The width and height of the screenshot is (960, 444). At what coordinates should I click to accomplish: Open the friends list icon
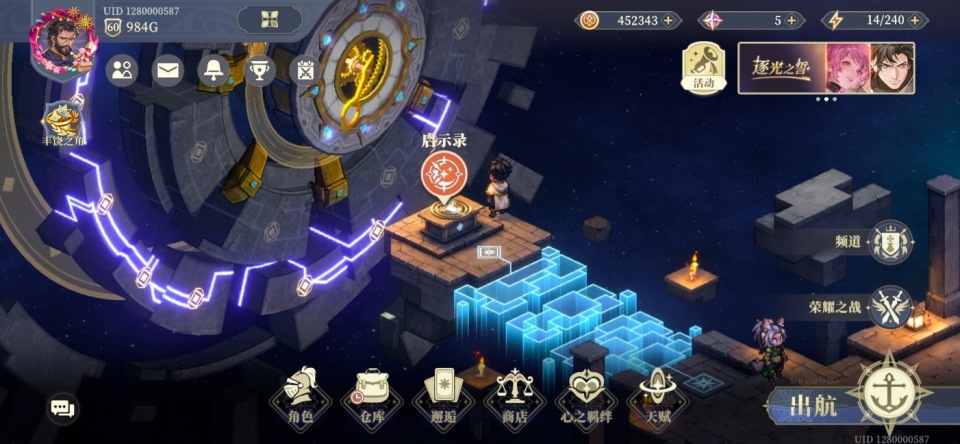pos(122,70)
